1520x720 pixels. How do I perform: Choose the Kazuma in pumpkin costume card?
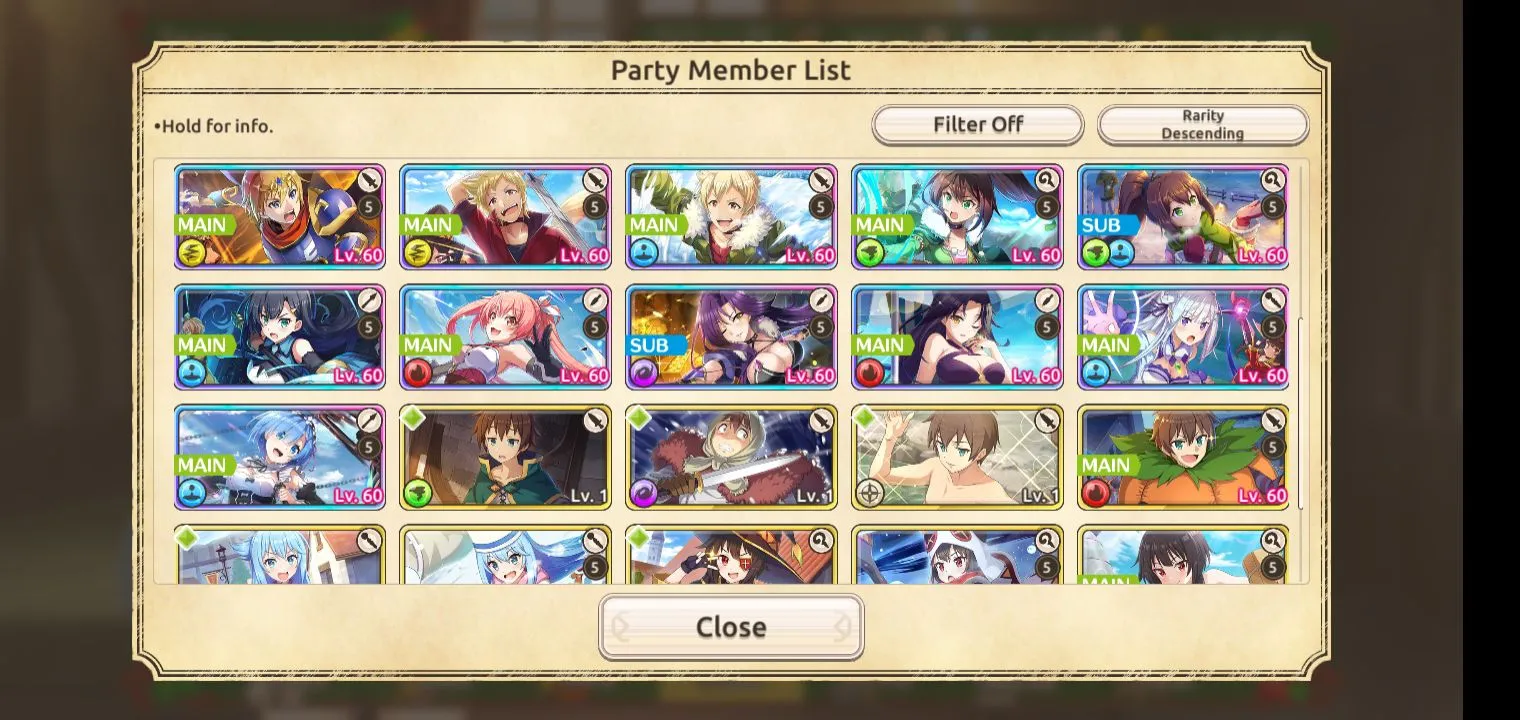tap(1182, 457)
